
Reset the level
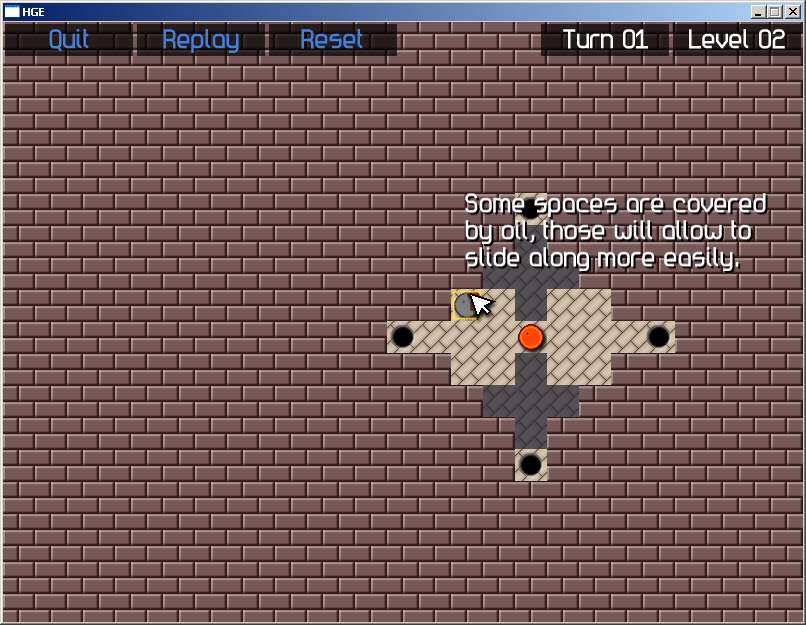pos(332,40)
